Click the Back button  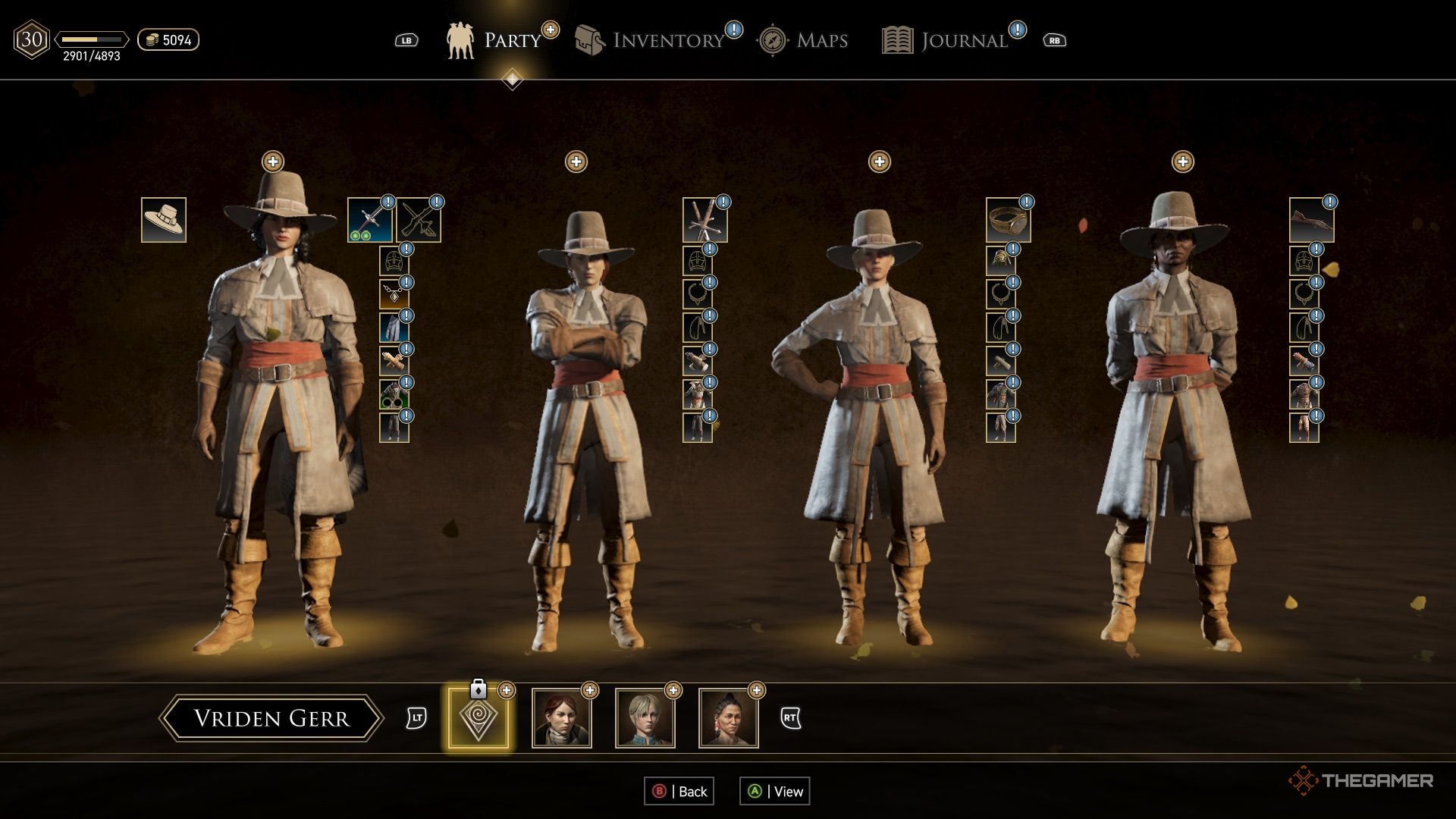679,791
